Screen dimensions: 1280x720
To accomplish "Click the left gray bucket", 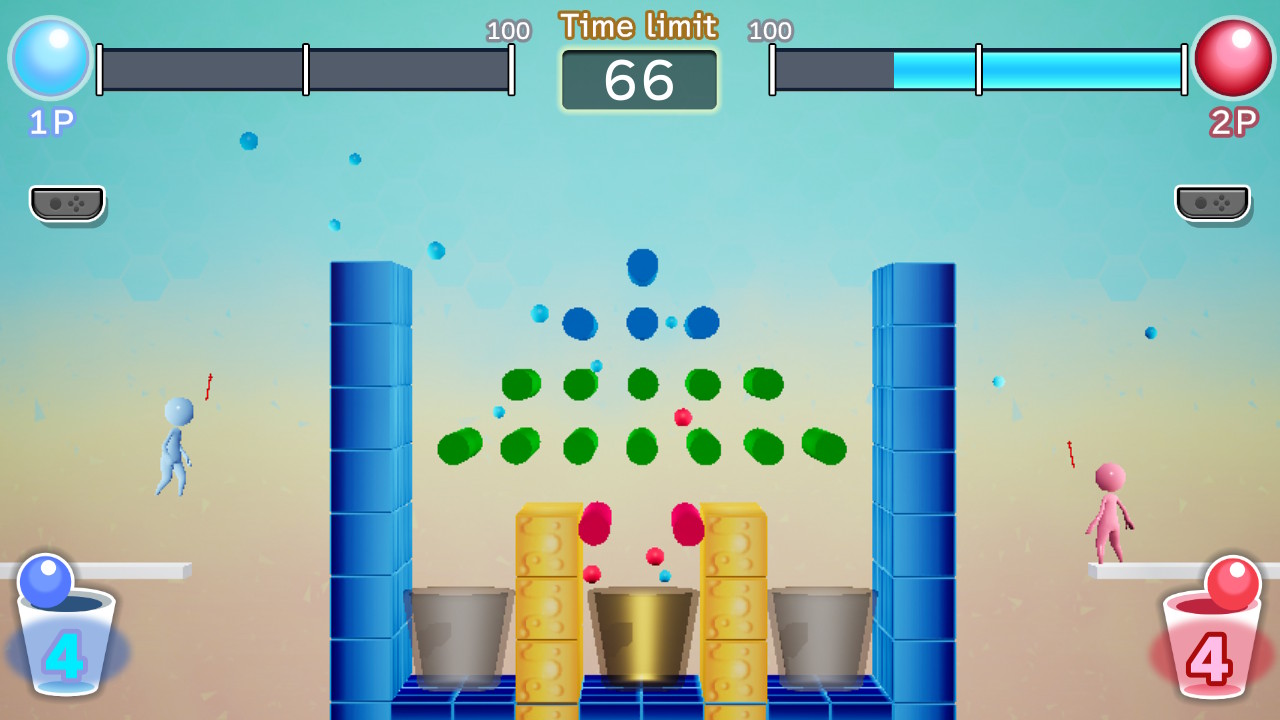I will point(460,630).
